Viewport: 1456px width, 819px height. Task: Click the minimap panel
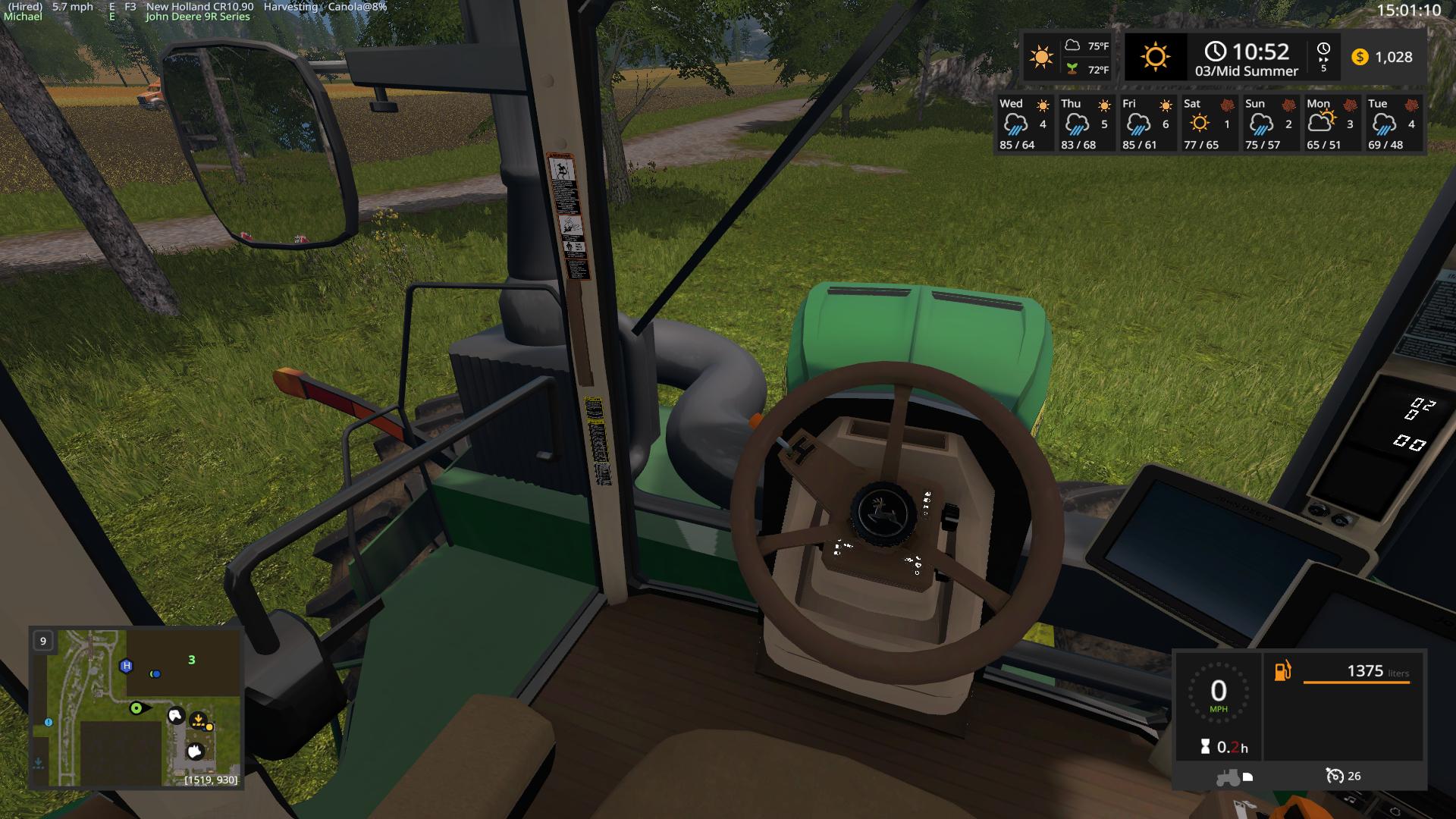pyautogui.click(x=136, y=708)
